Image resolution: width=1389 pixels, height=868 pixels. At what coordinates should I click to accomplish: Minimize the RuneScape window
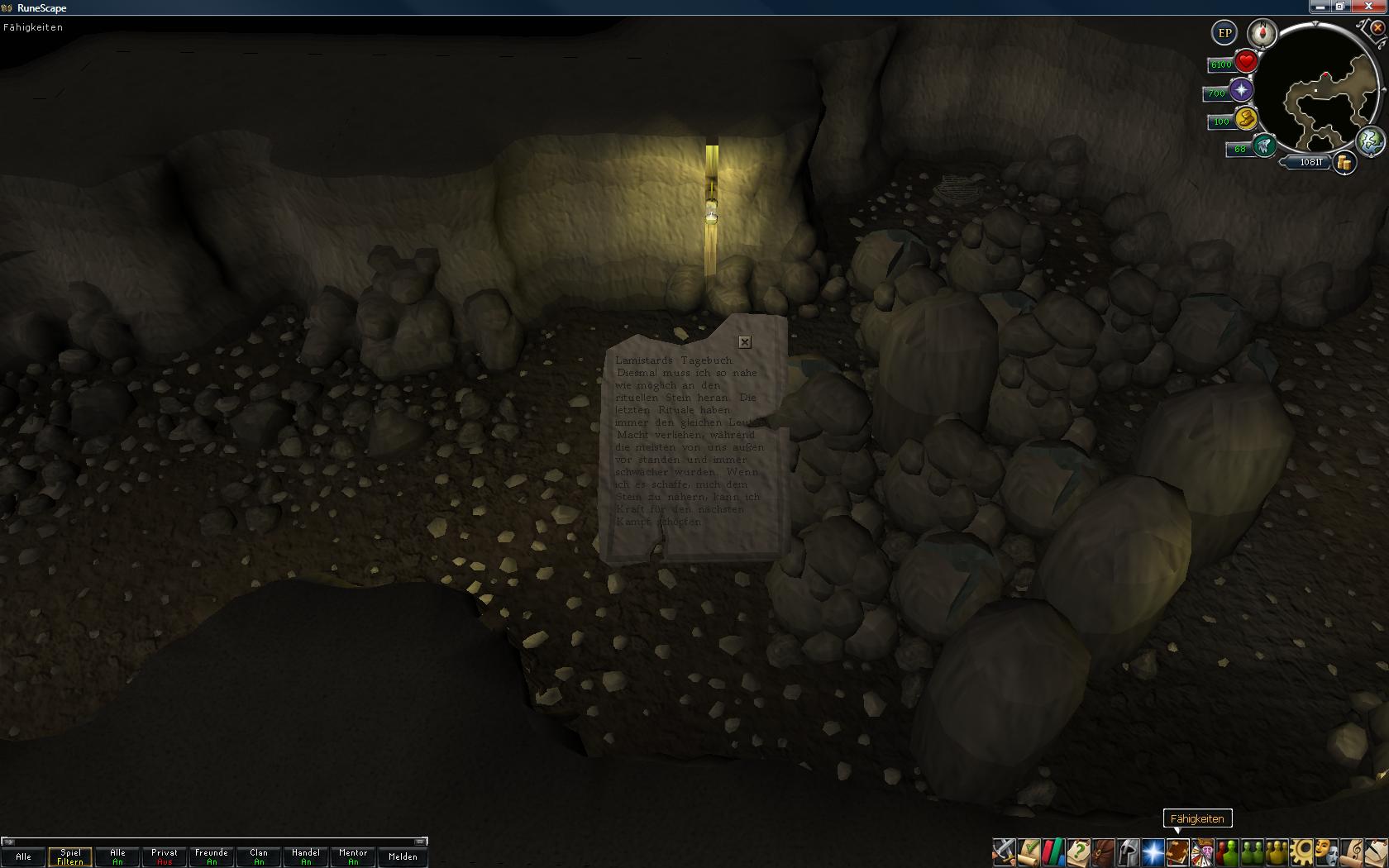pyautogui.click(x=1320, y=7)
